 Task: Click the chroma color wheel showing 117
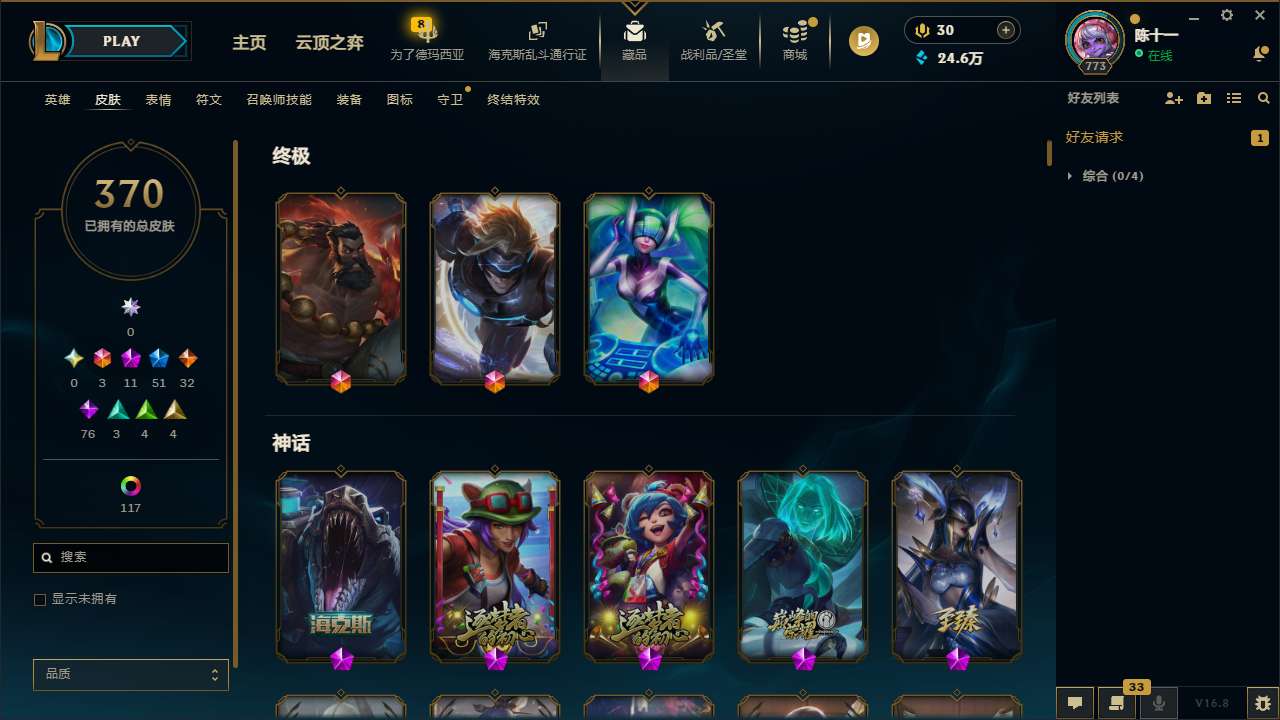pyautogui.click(x=130, y=485)
